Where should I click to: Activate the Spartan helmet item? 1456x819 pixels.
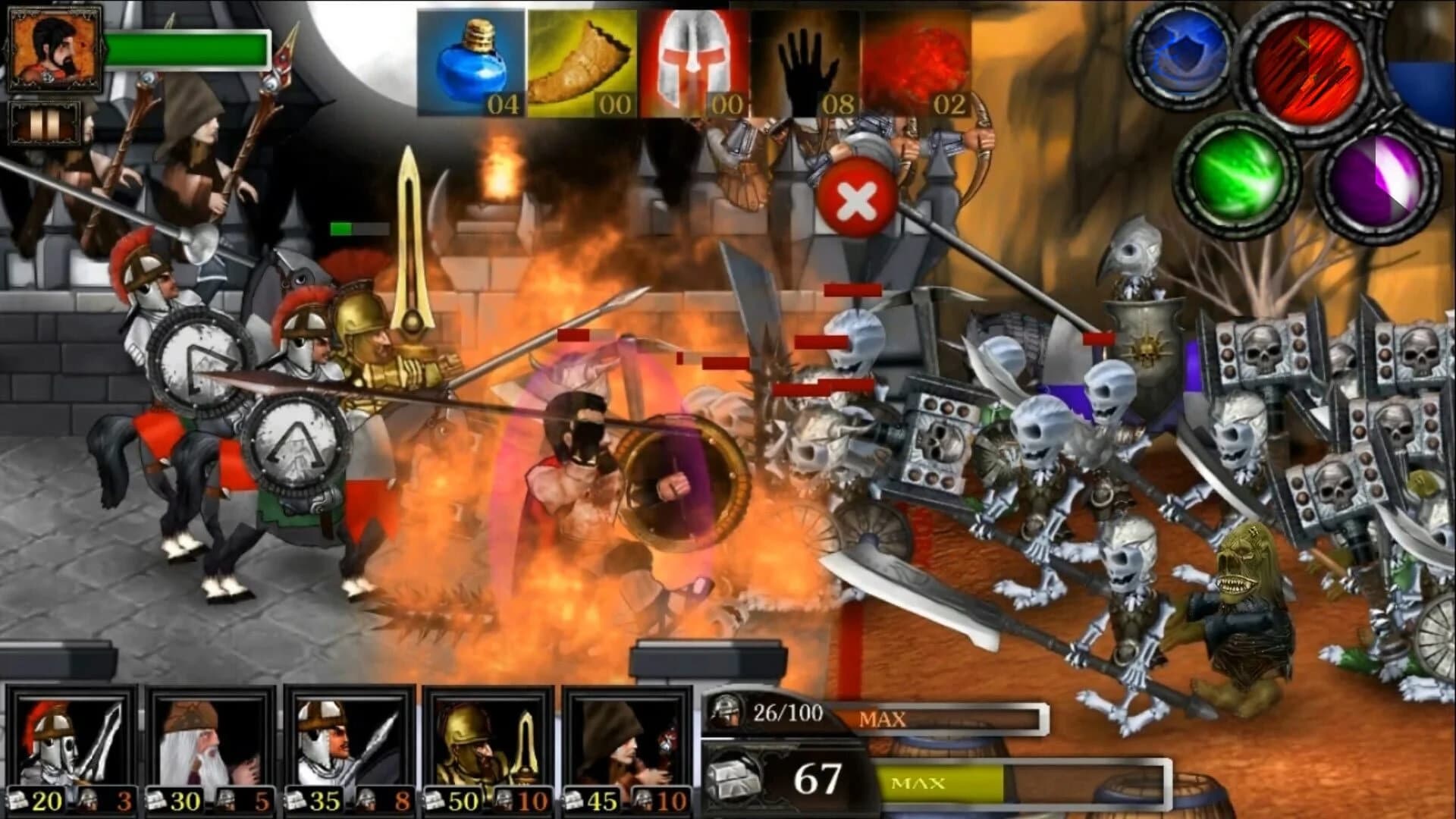tap(694, 61)
